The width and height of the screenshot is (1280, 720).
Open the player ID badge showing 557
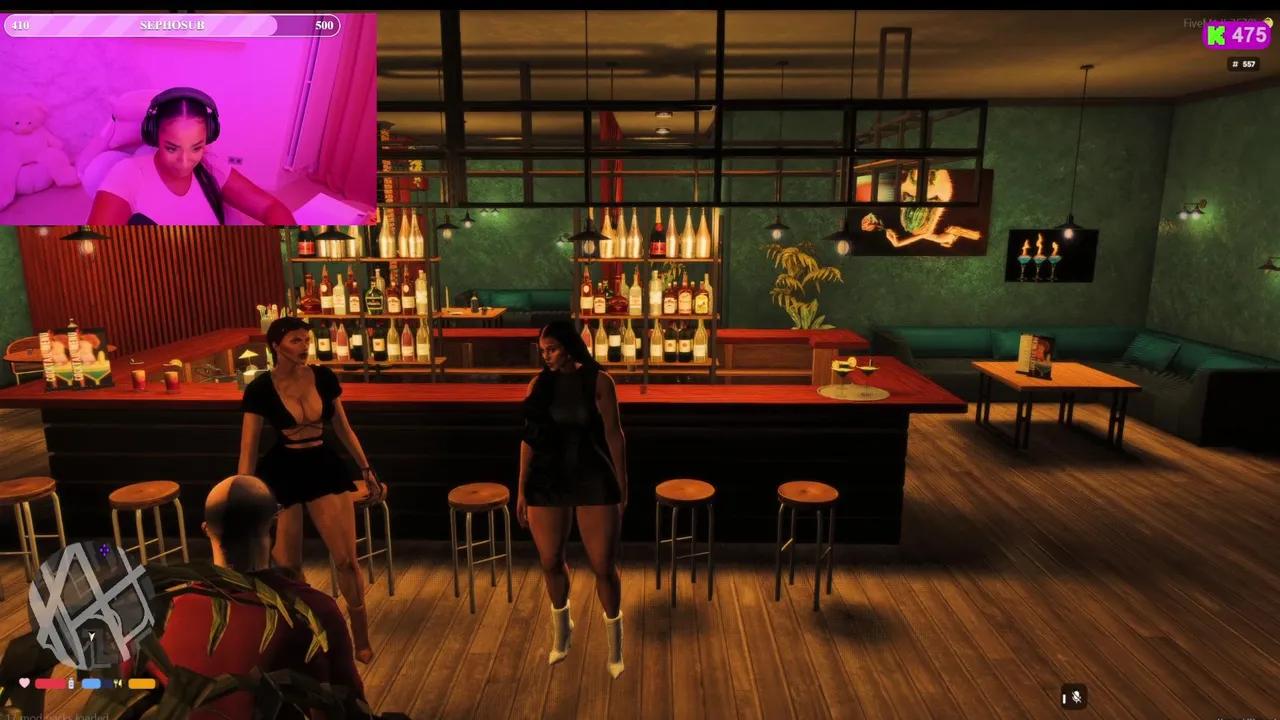1243,64
